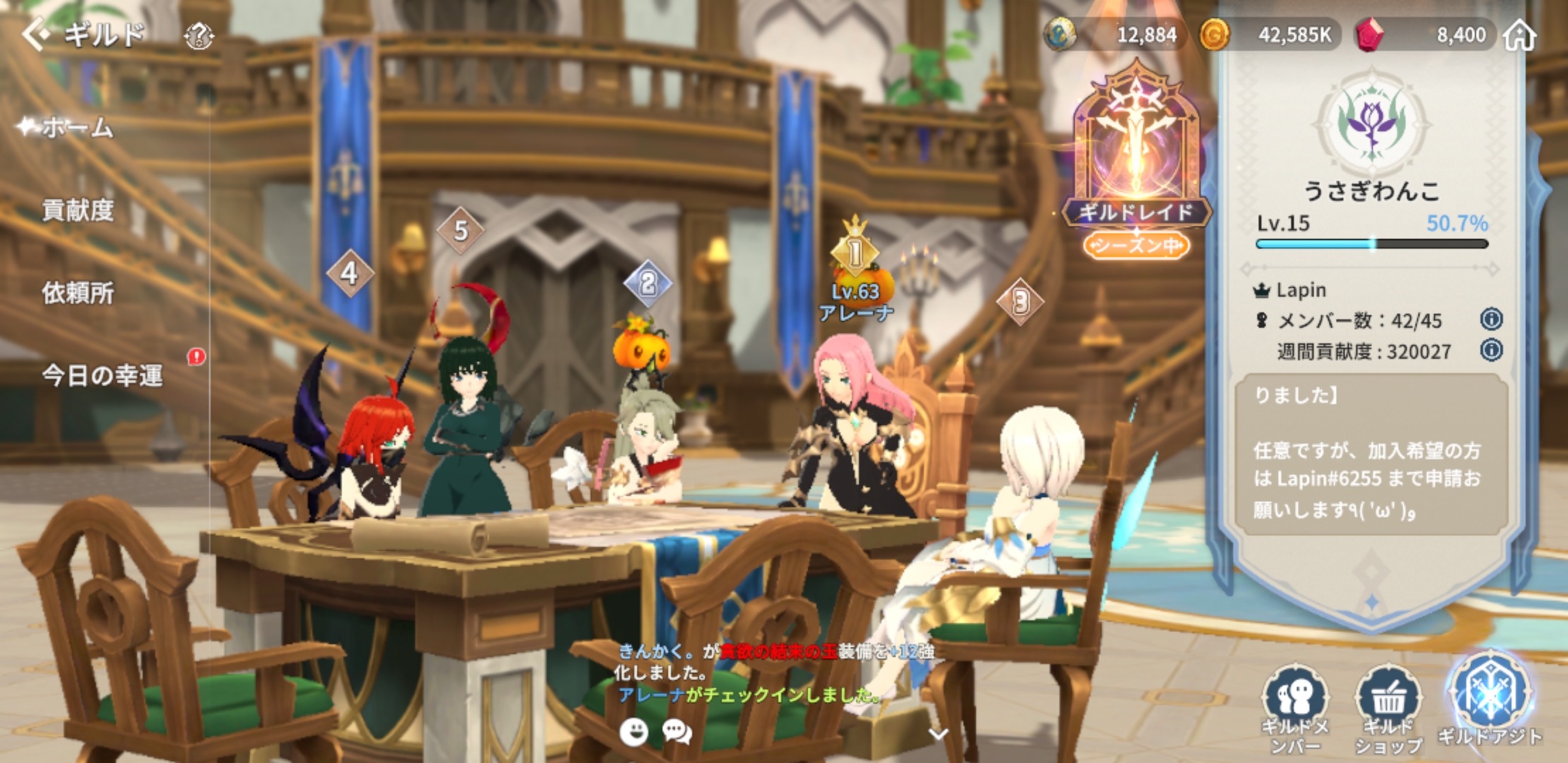Tap the gold coin currency counter
The image size is (1568, 763).
click(1268, 35)
